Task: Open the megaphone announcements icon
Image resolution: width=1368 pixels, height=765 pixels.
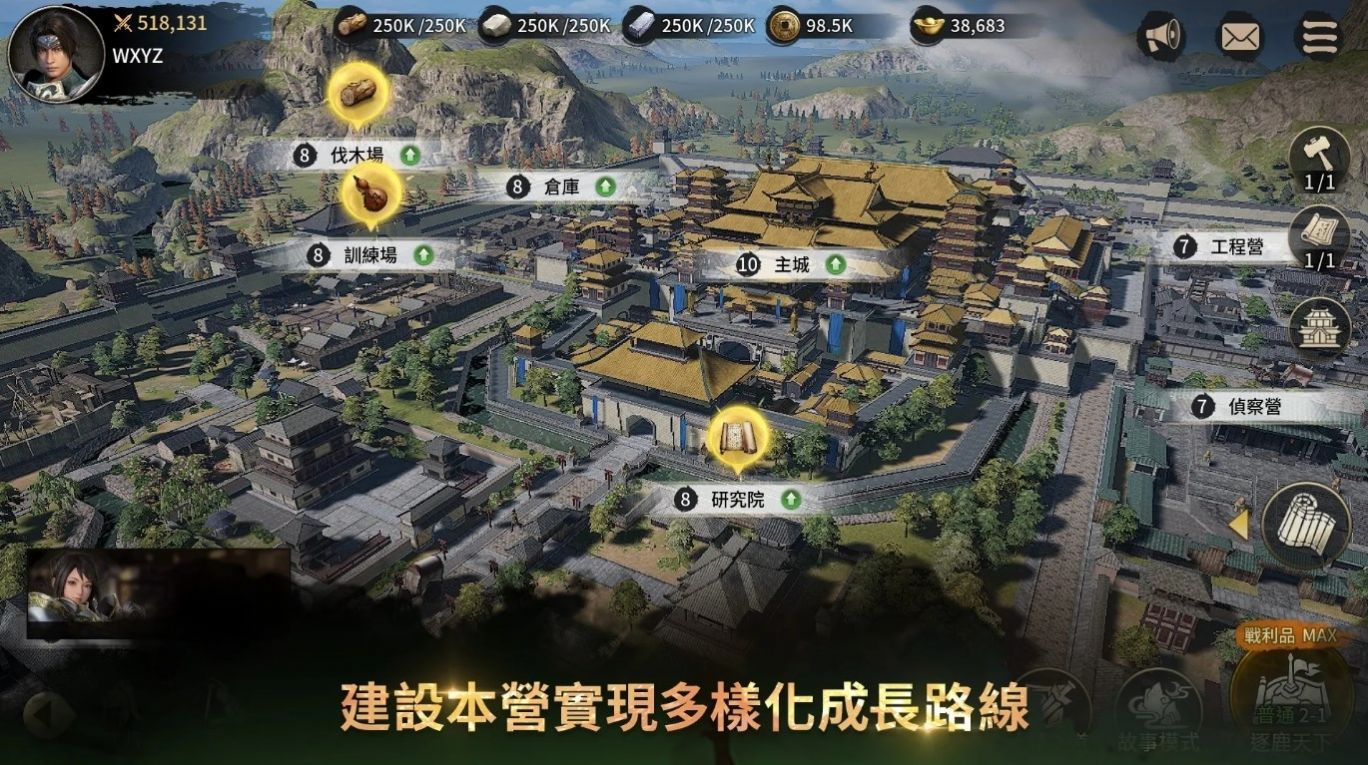Action: 1161,36
